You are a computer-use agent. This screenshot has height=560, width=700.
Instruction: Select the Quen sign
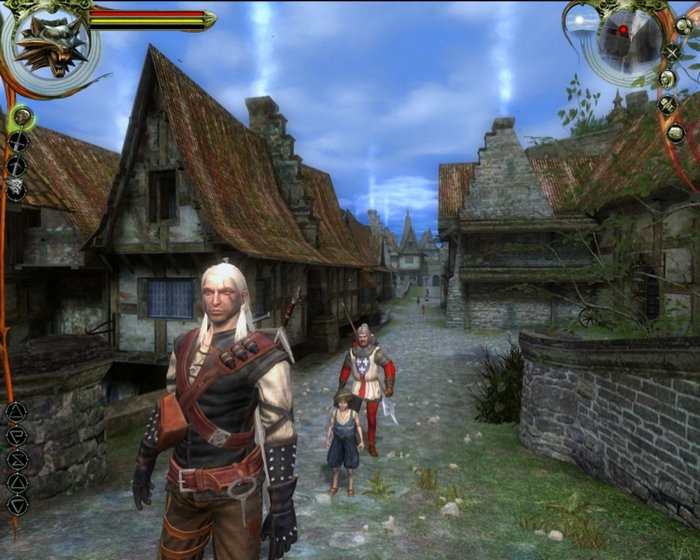[x=16, y=482]
